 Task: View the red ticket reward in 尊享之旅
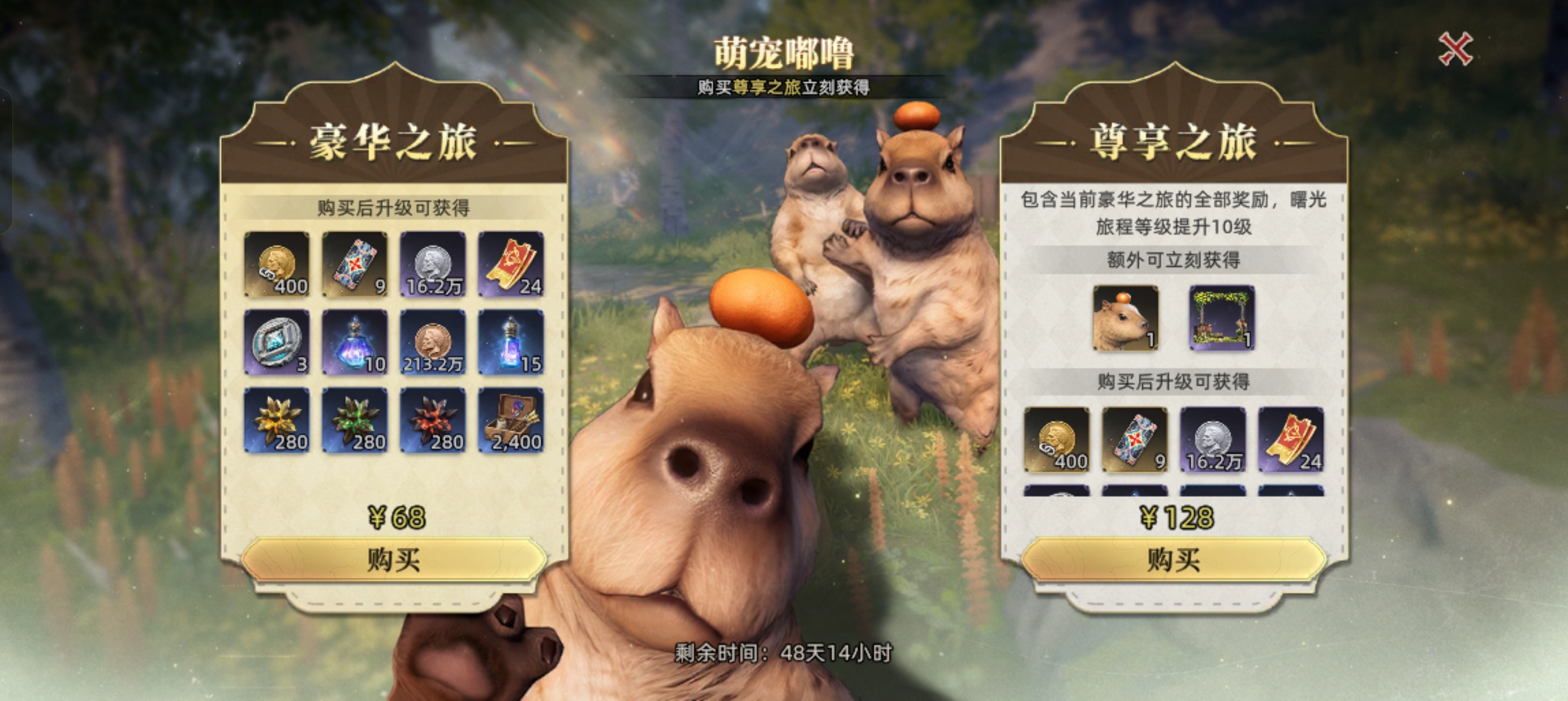coord(1290,440)
